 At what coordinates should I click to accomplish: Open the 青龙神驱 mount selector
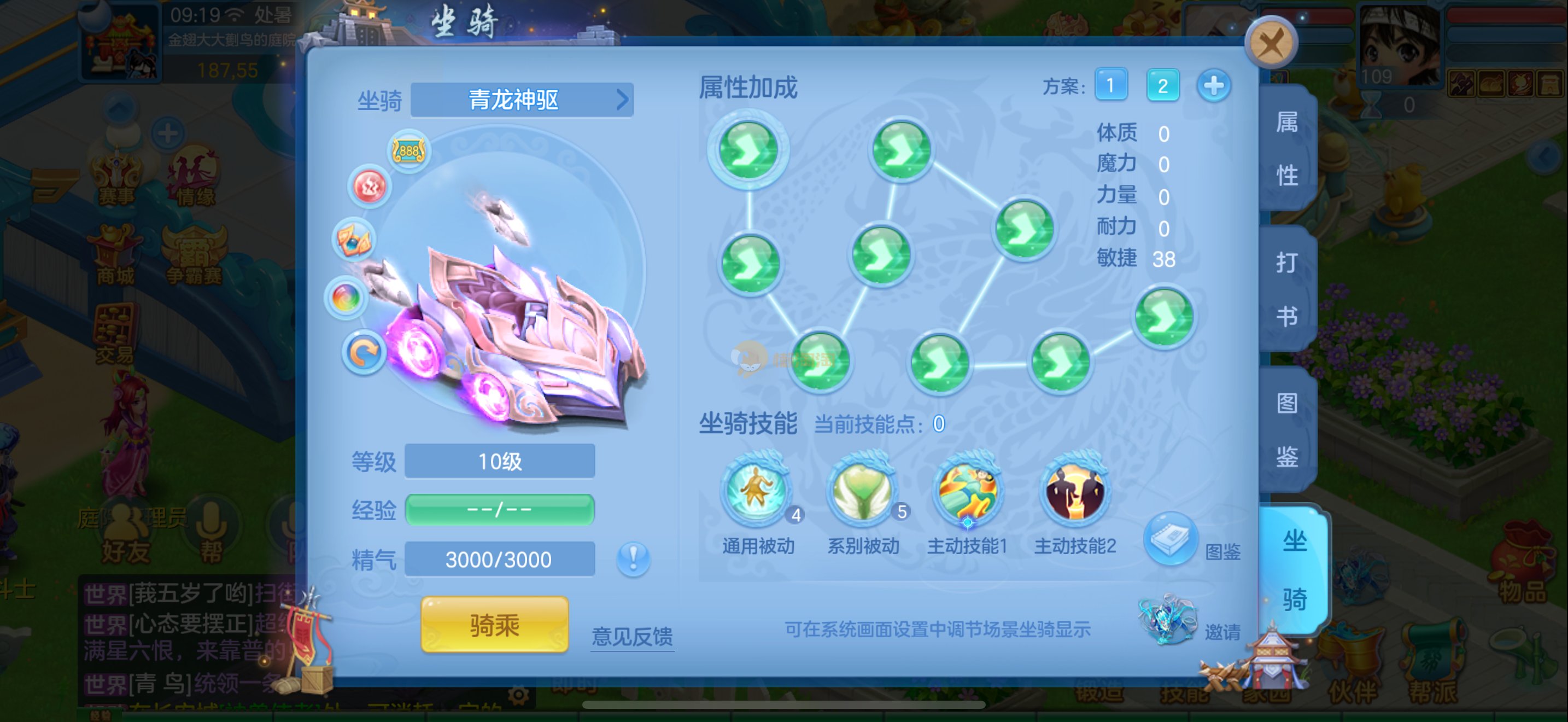pos(522,100)
